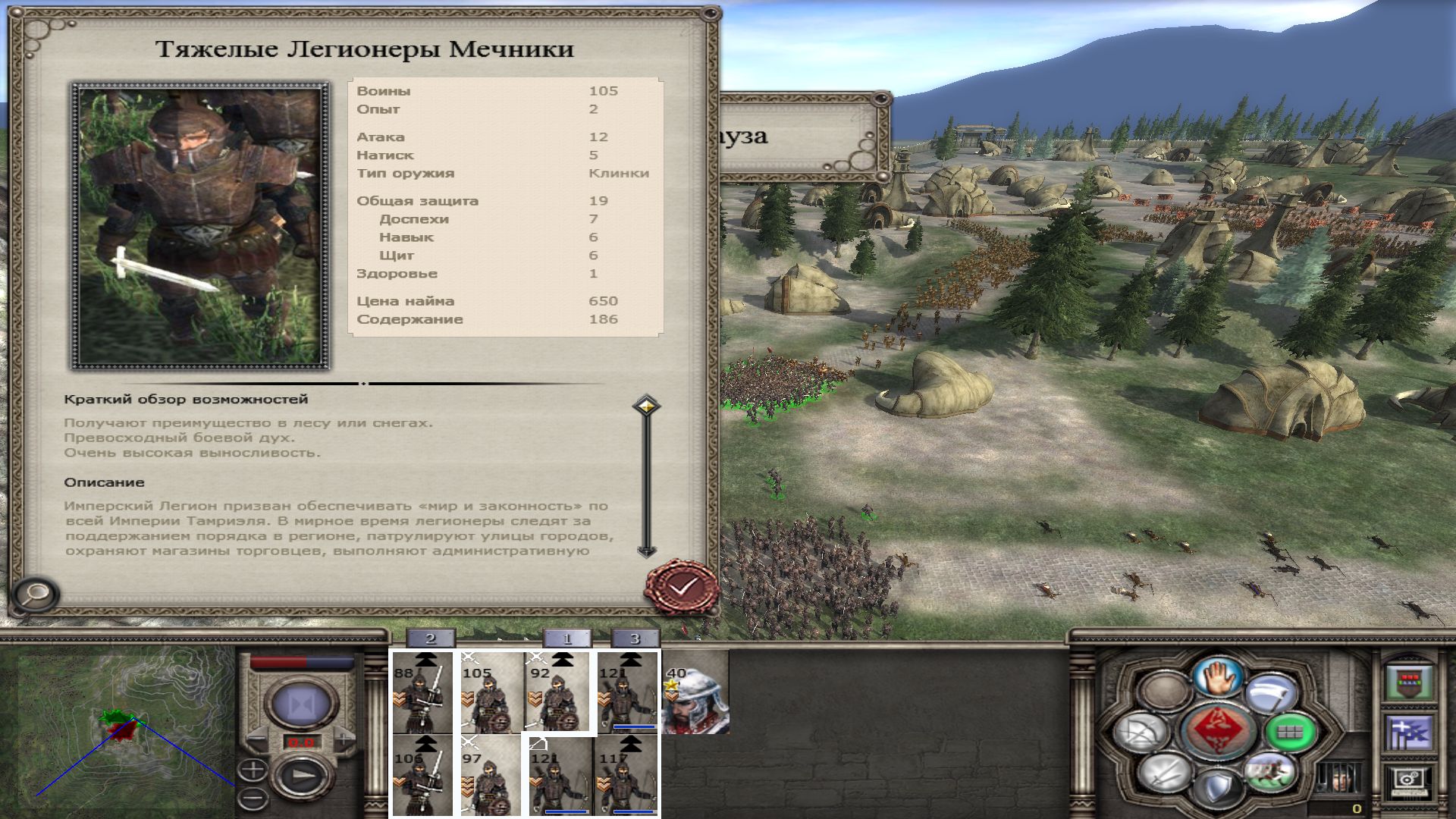Activate the halt order hand icon

click(x=1219, y=676)
